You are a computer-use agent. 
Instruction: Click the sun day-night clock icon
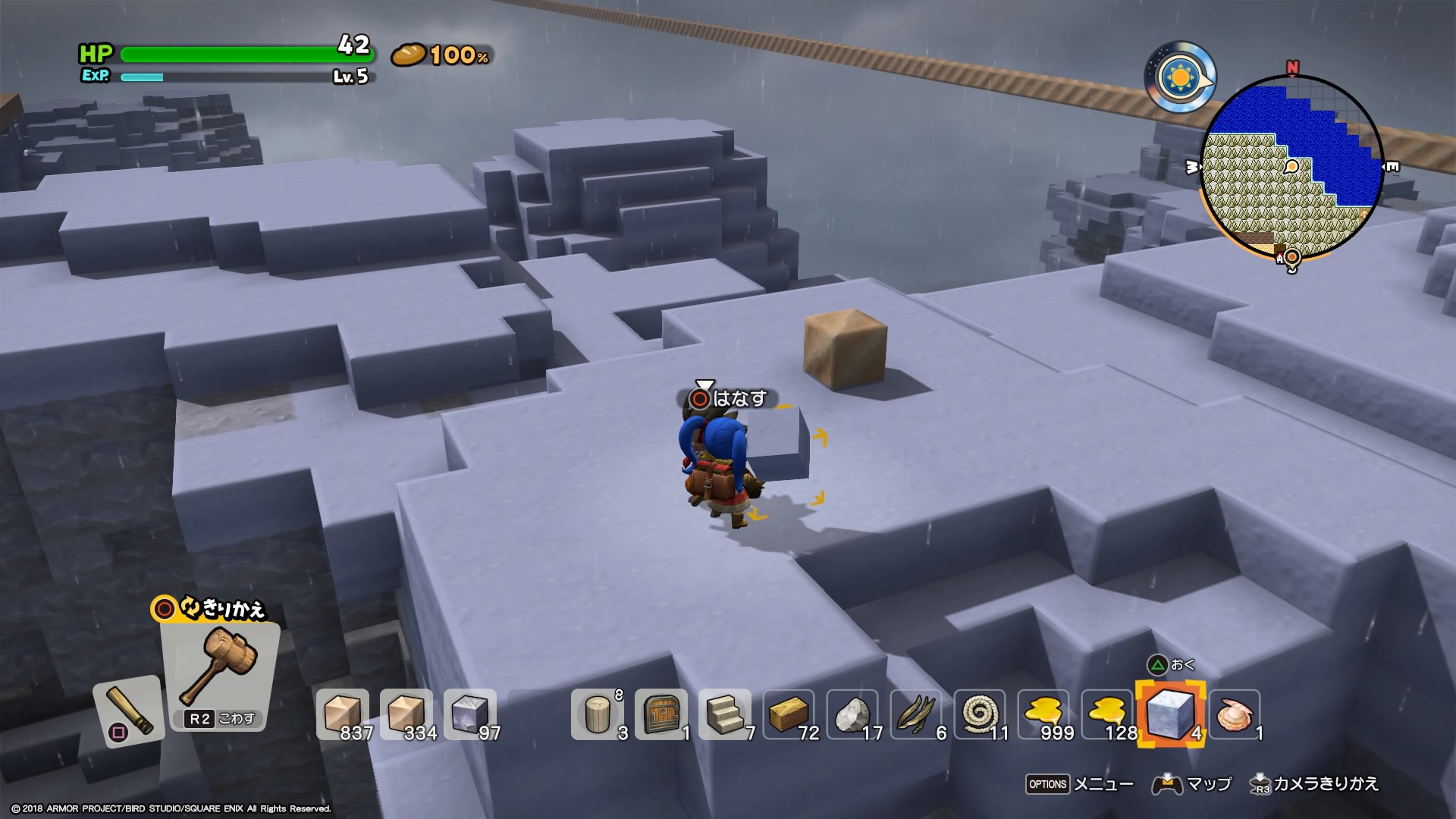point(1180,77)
